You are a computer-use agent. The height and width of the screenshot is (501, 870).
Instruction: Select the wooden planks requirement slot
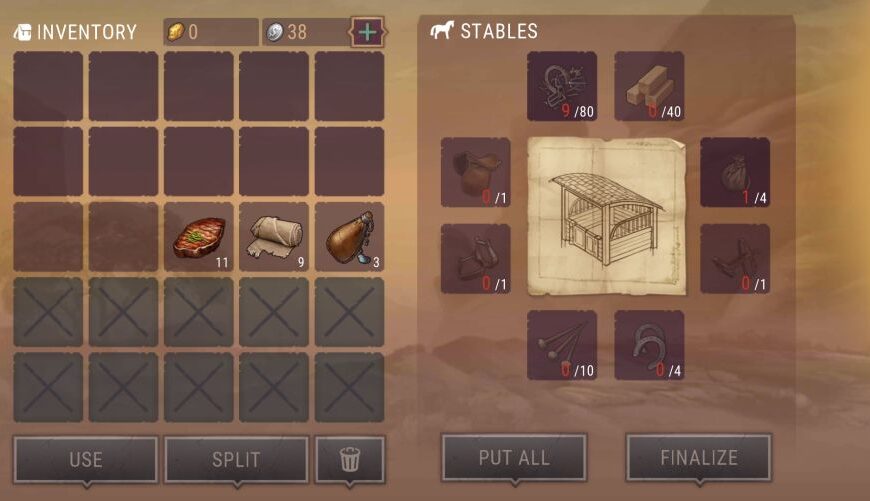tap(649, 86)
